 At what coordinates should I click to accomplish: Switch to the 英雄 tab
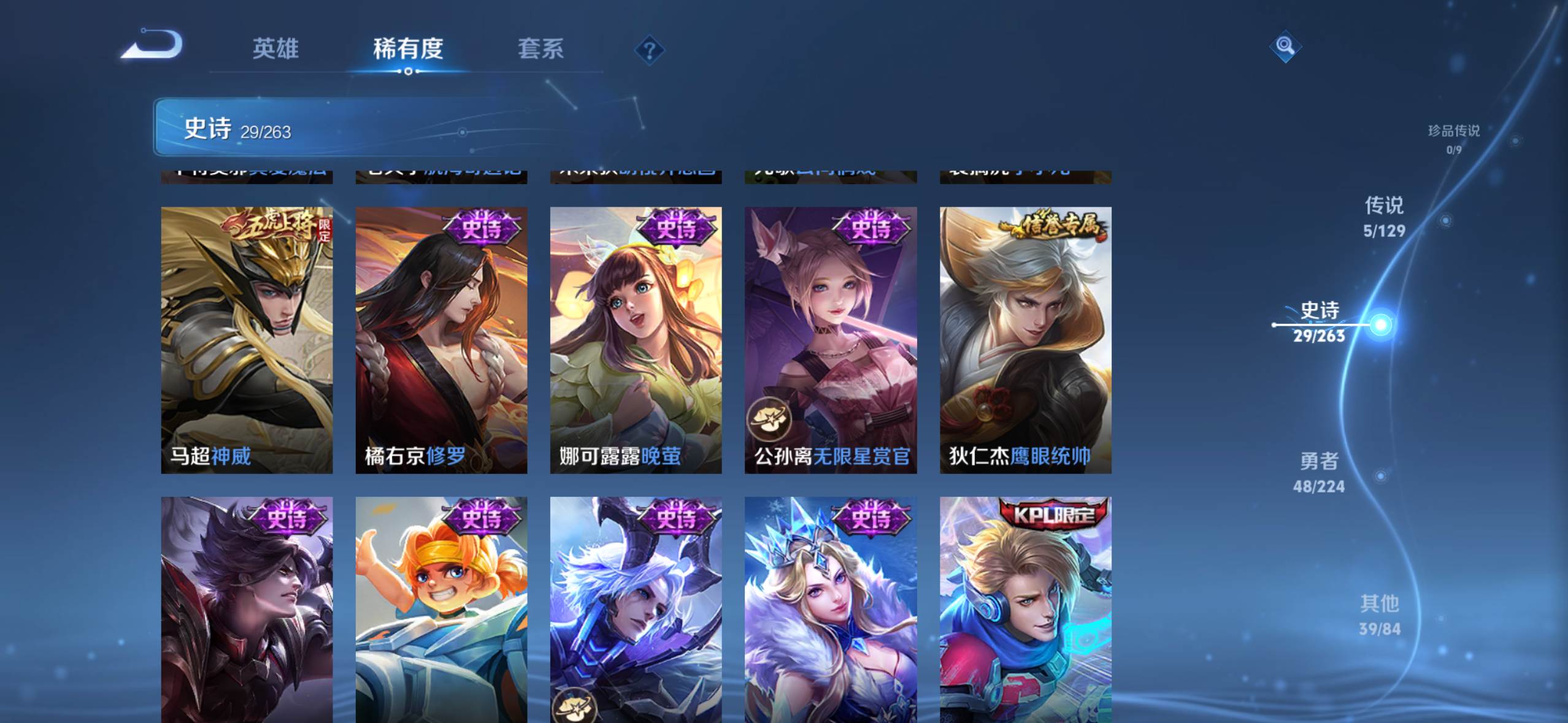point(275,48)
